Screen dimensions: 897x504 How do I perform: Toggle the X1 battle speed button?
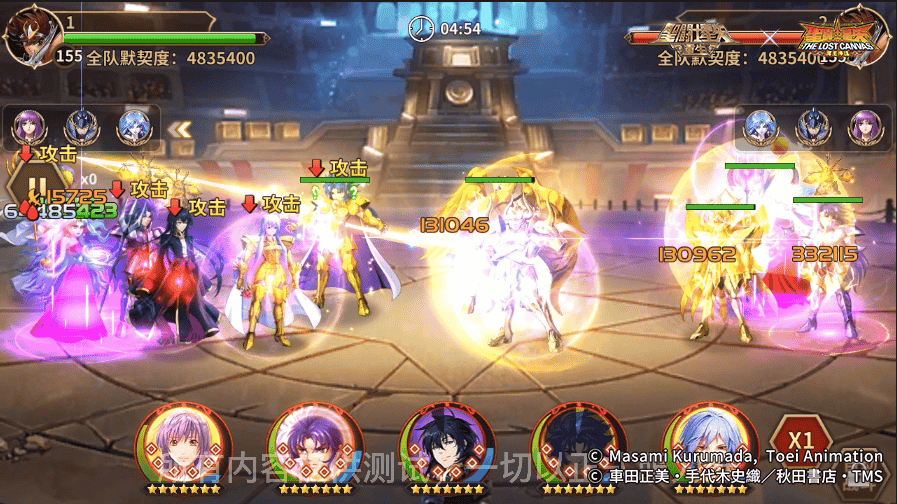coord(800,441)
